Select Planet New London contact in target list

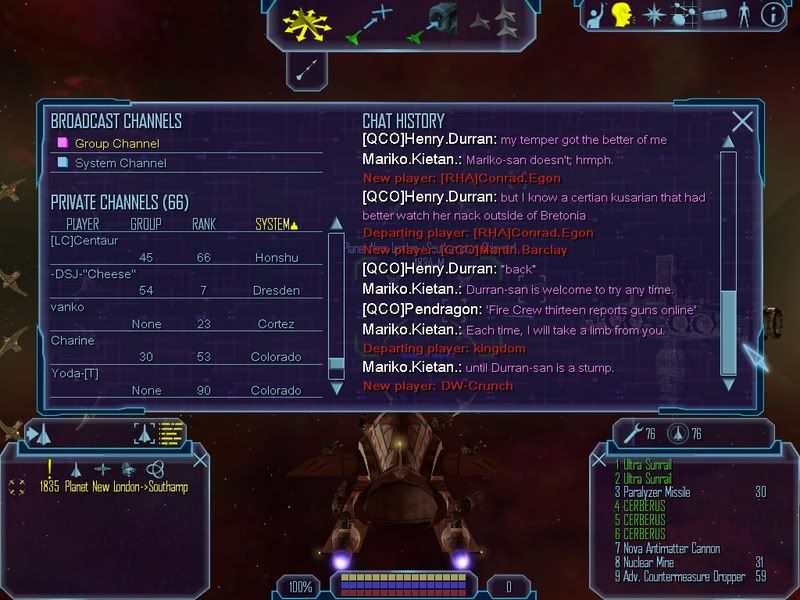(113, 487)
